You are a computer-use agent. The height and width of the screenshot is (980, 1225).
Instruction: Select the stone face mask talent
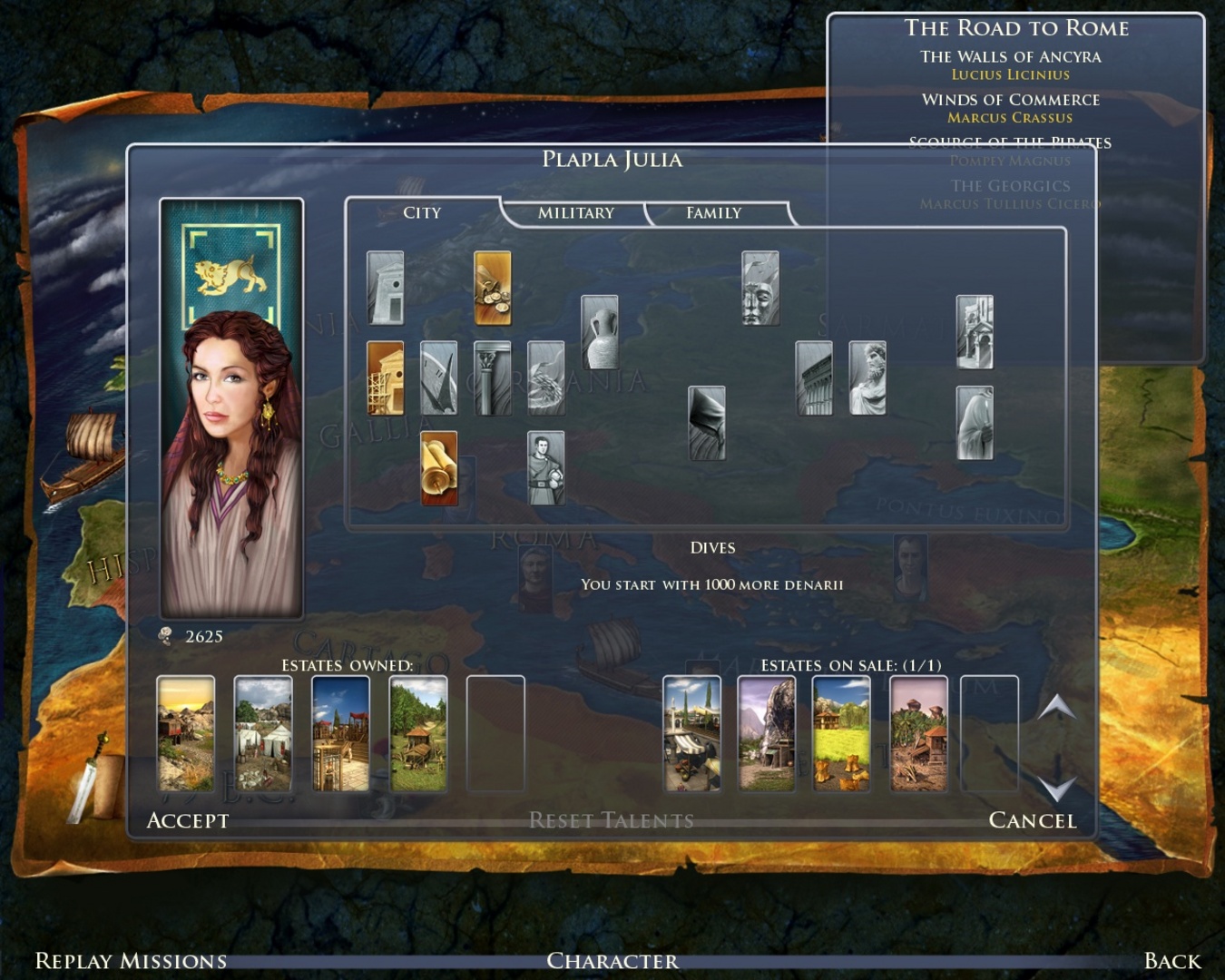click(x=760, y=288)
